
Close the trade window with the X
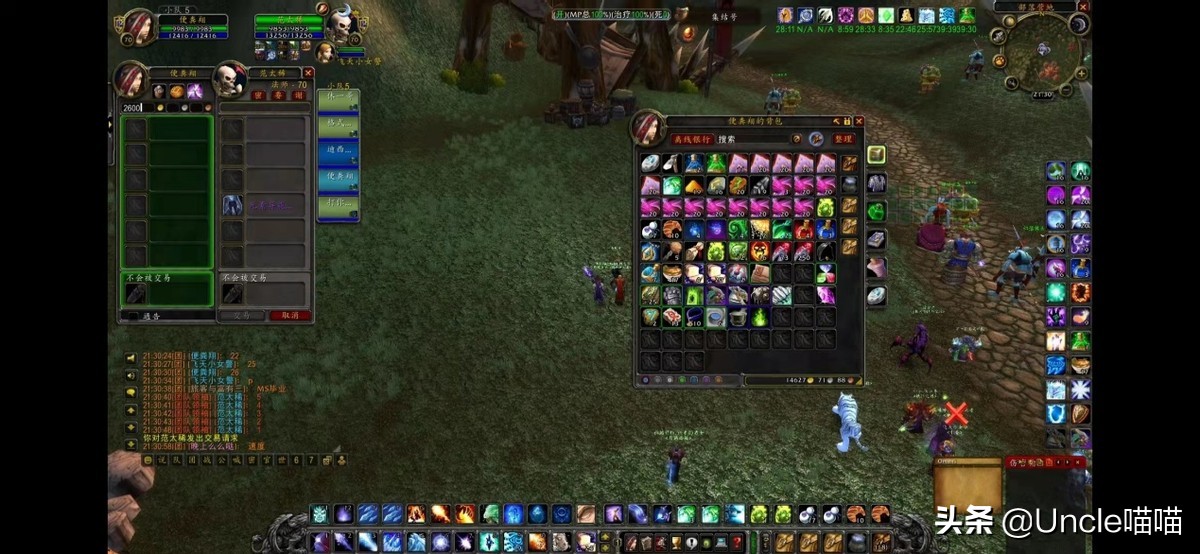coord(308,73)
